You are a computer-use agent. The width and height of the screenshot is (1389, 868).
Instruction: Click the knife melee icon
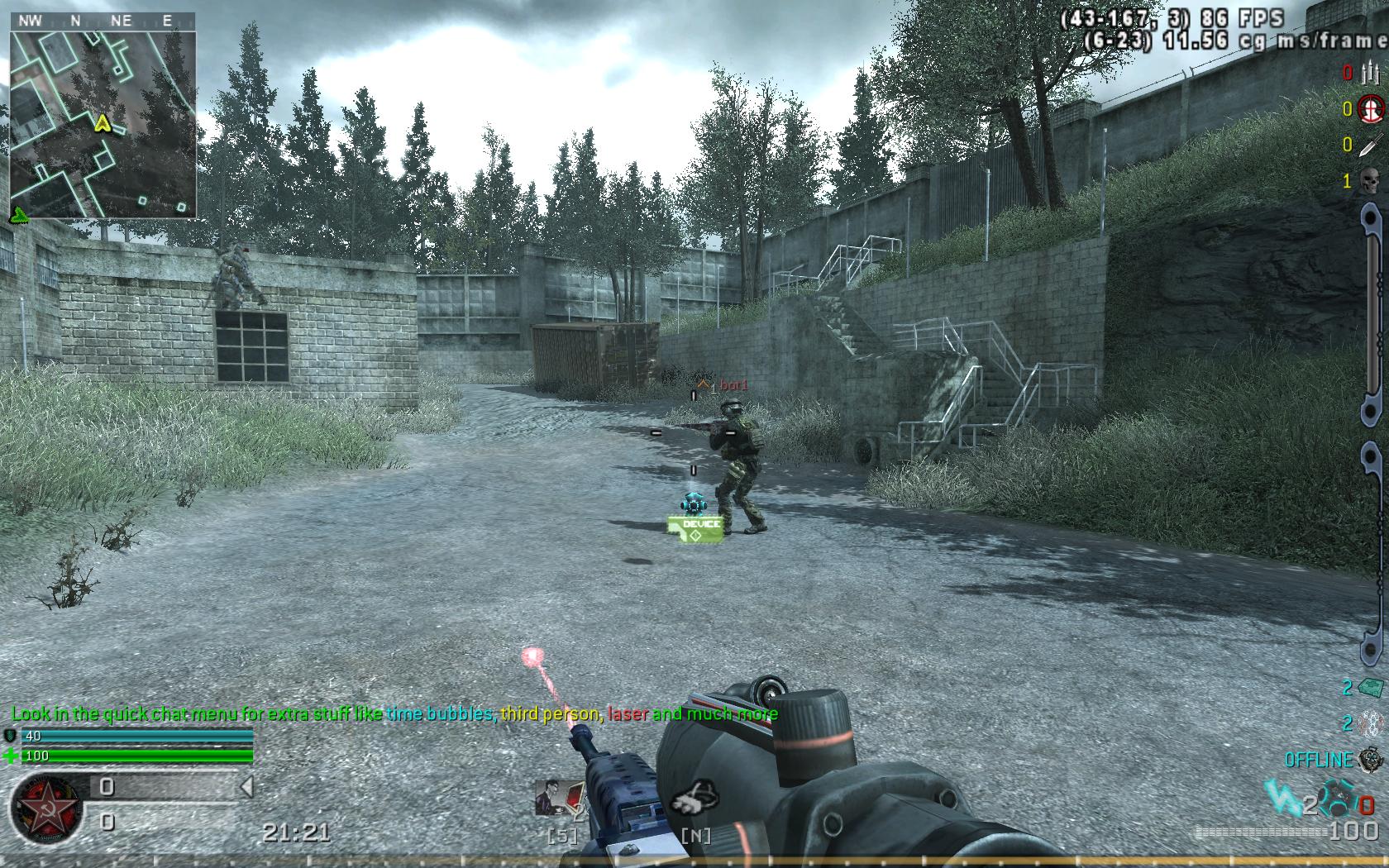tap(1370, 145)
